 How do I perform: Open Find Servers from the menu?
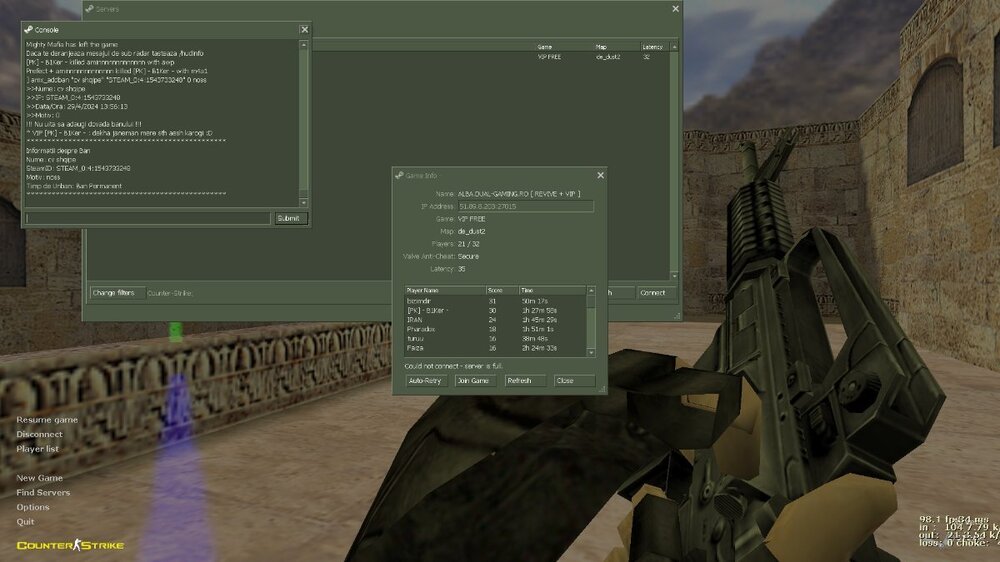pyautogui.click(x=43, y=492)
